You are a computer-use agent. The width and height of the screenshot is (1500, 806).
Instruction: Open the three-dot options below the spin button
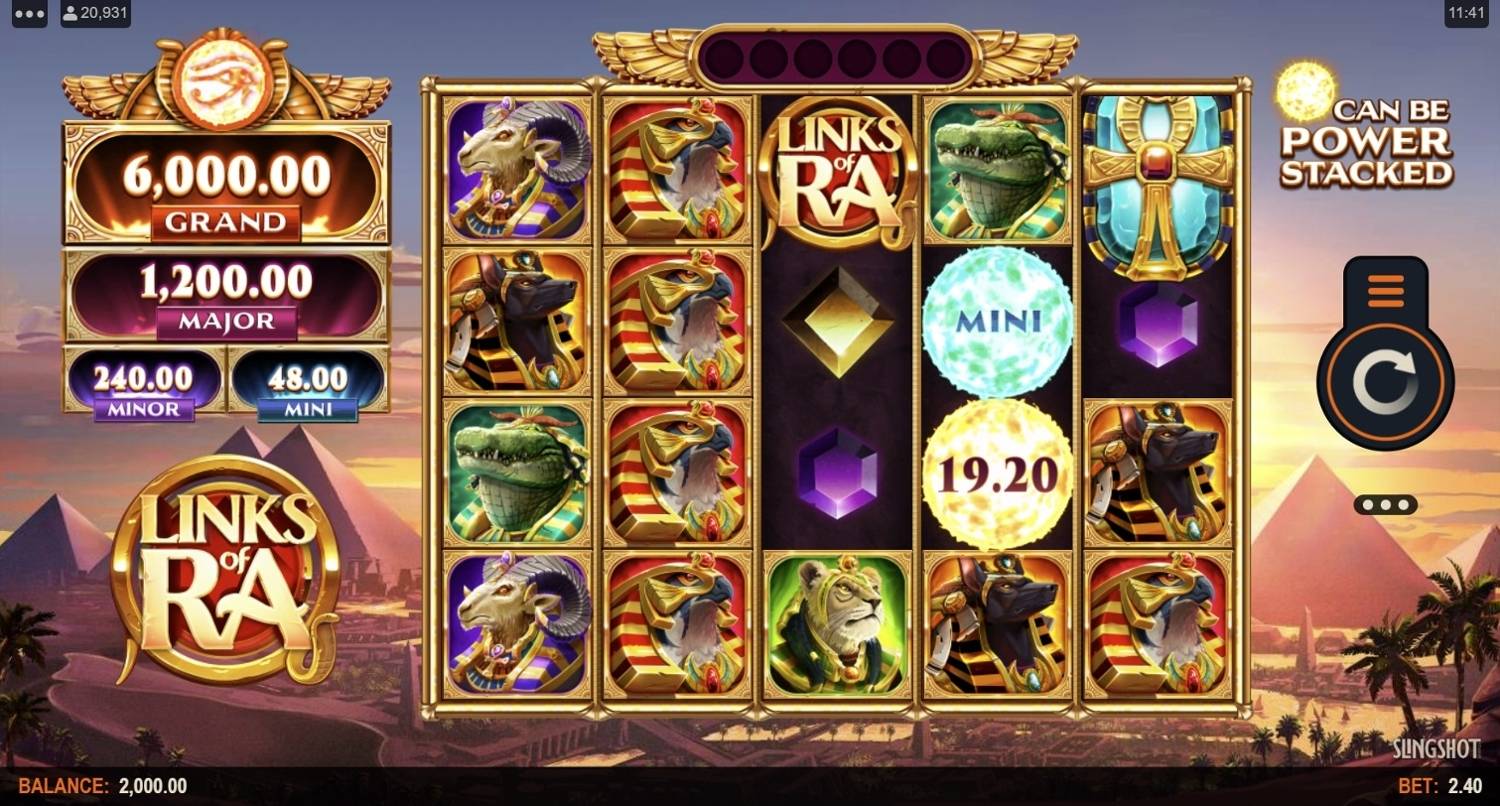point(1385,505)
